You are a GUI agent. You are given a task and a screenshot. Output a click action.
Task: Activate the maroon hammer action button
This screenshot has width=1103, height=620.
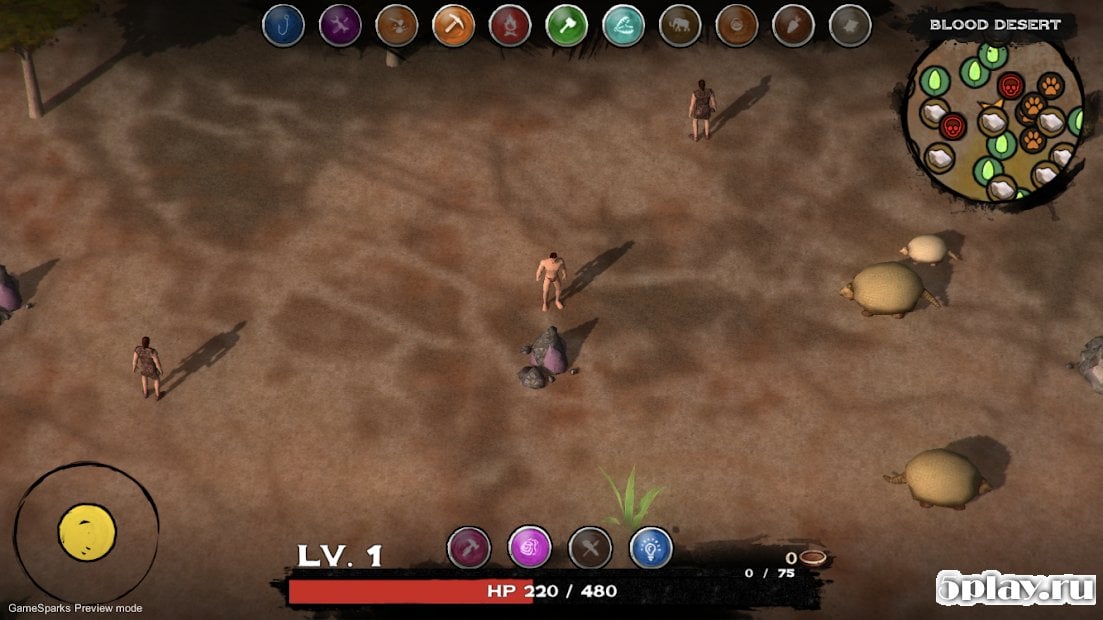pyautogui.click(x=469, y=548)
